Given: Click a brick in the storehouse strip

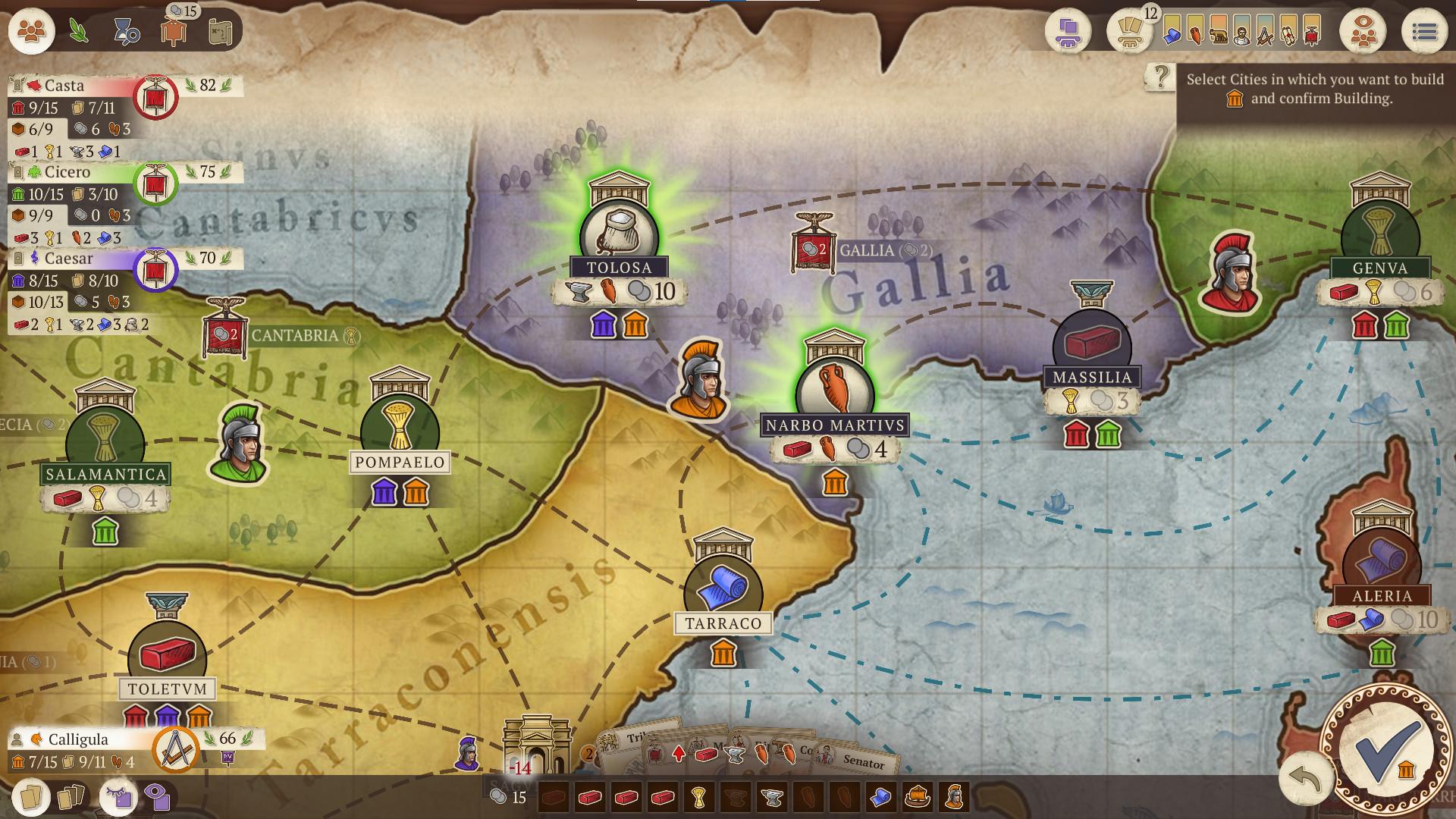Looking at the screenshot, I should pos(591,799).
